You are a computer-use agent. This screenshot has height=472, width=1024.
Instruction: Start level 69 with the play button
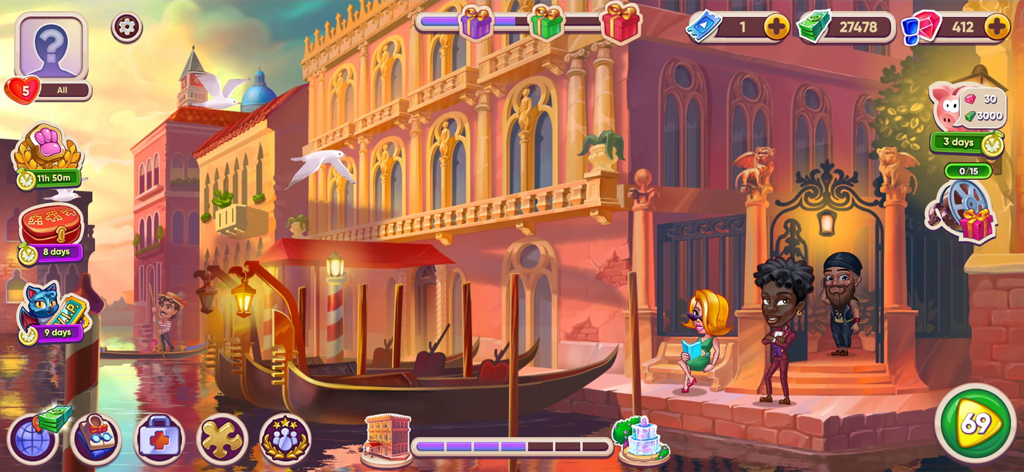tap(975, 422)
